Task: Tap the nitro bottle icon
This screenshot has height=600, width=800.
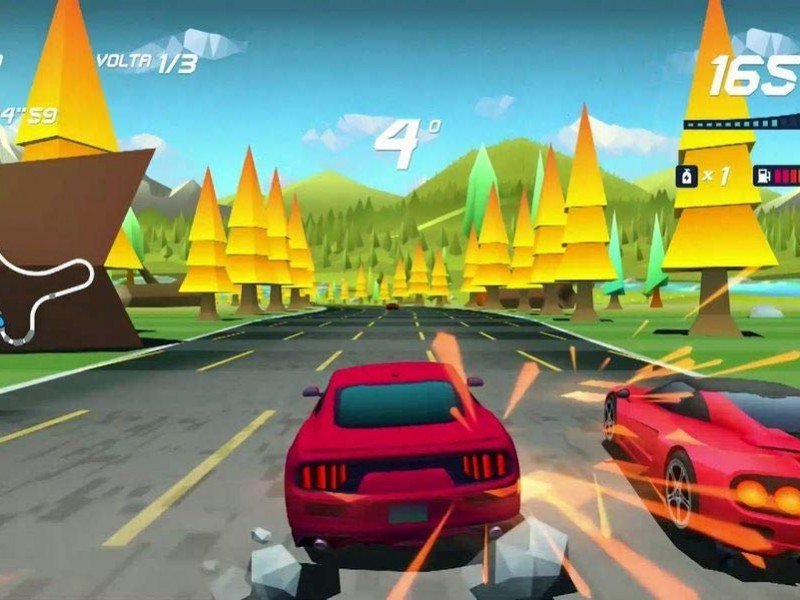Action: pyautogui.click(x=688, y=177)
